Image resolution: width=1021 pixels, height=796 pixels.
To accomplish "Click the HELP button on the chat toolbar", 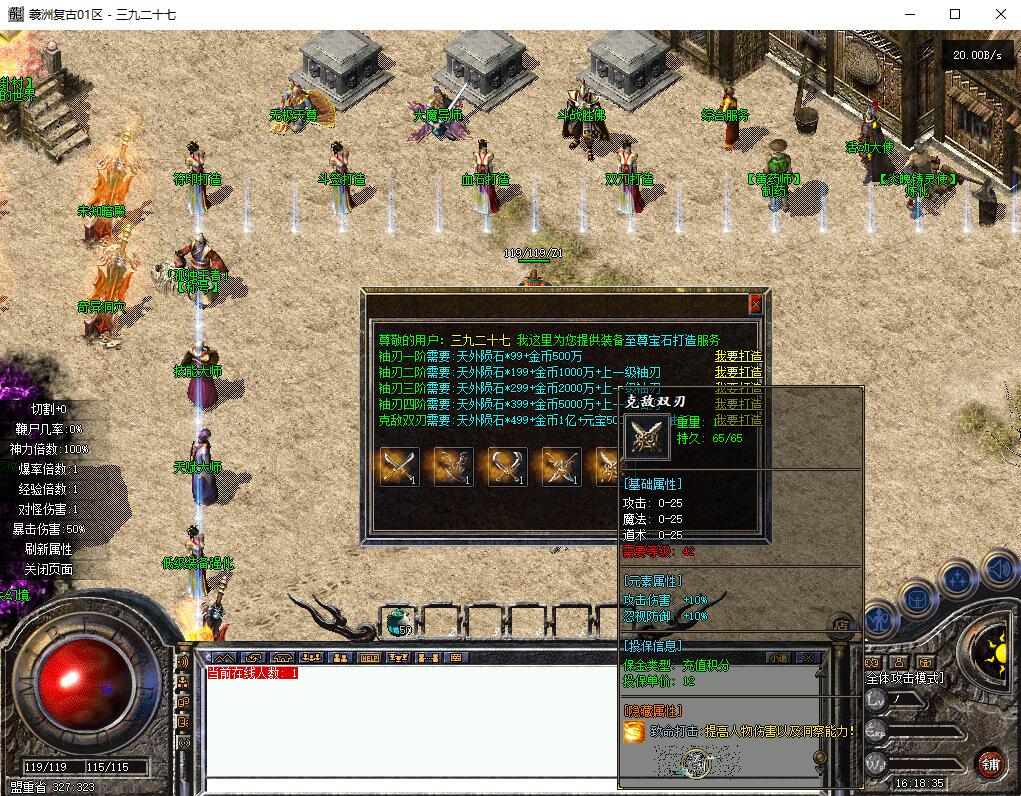I will tap(369, 658).
